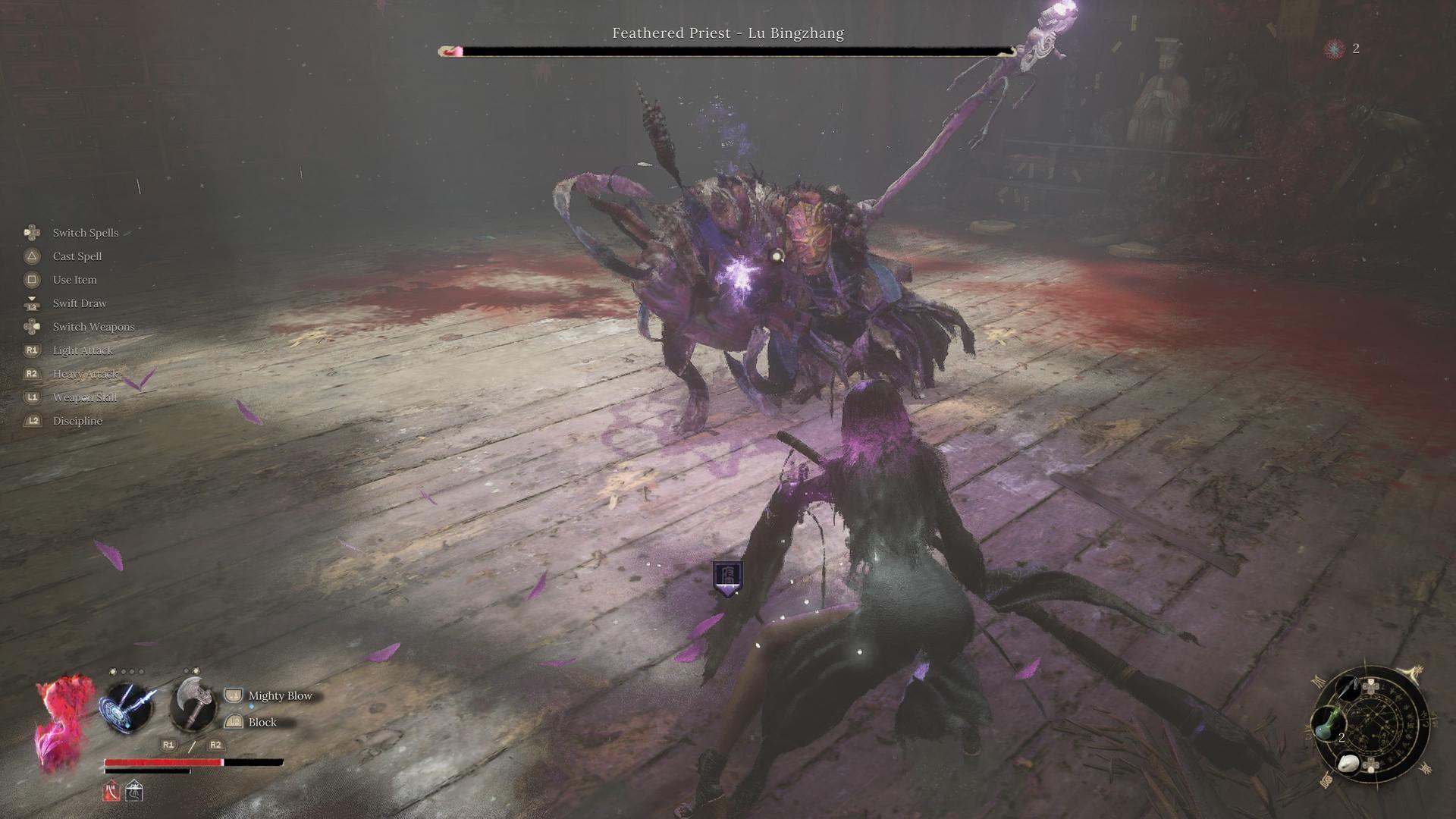Click the crimson feather skill gauge
This screenshot has width=1456, height=819.
64,723
